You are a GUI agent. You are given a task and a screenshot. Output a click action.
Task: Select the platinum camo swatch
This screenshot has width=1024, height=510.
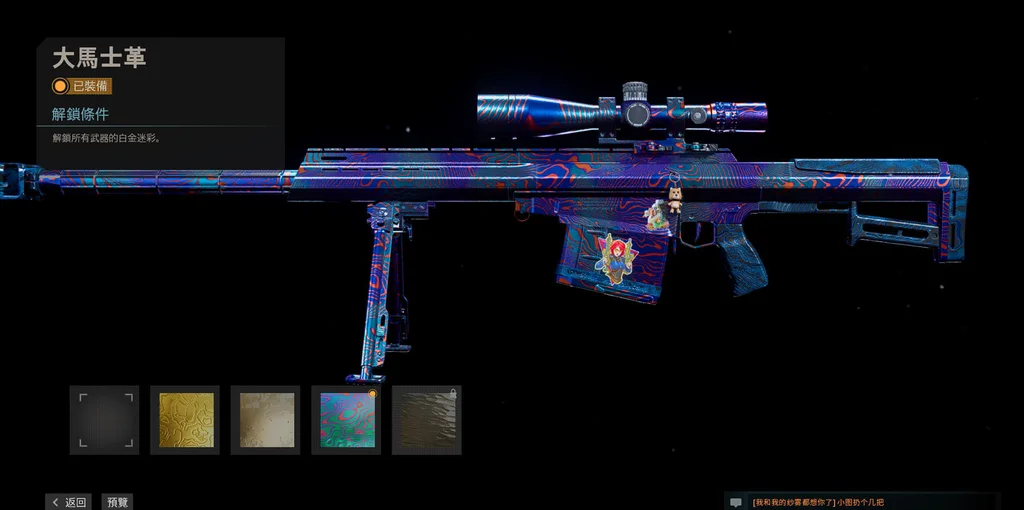coord(266,420)
